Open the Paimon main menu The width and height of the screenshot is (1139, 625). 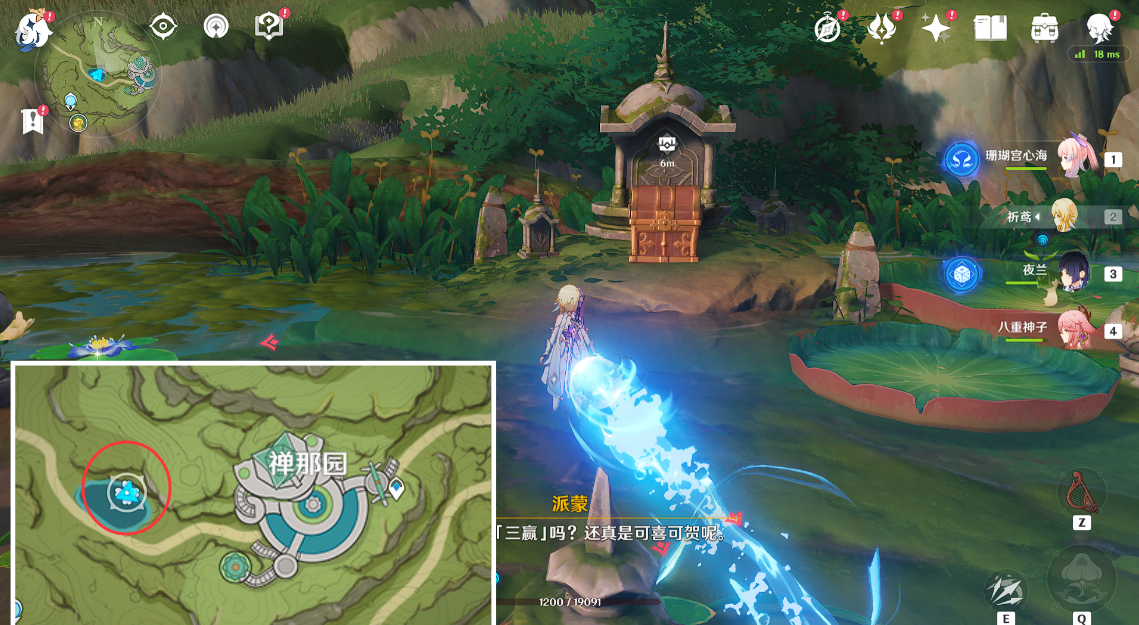click(x=32, y=30)
